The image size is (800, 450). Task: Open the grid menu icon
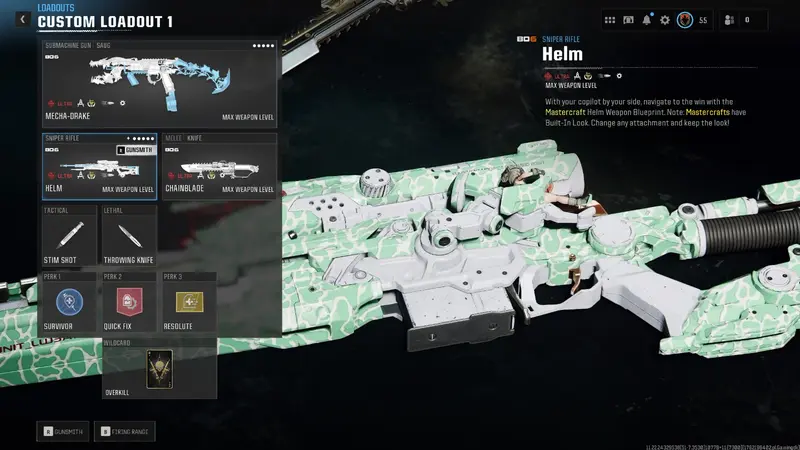611,19
